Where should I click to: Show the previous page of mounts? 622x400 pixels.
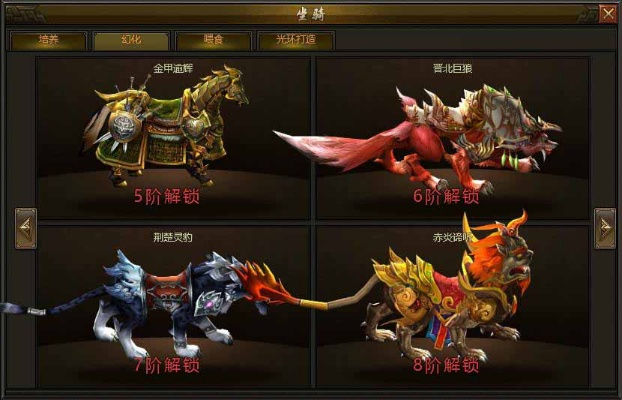click(26, 228)
